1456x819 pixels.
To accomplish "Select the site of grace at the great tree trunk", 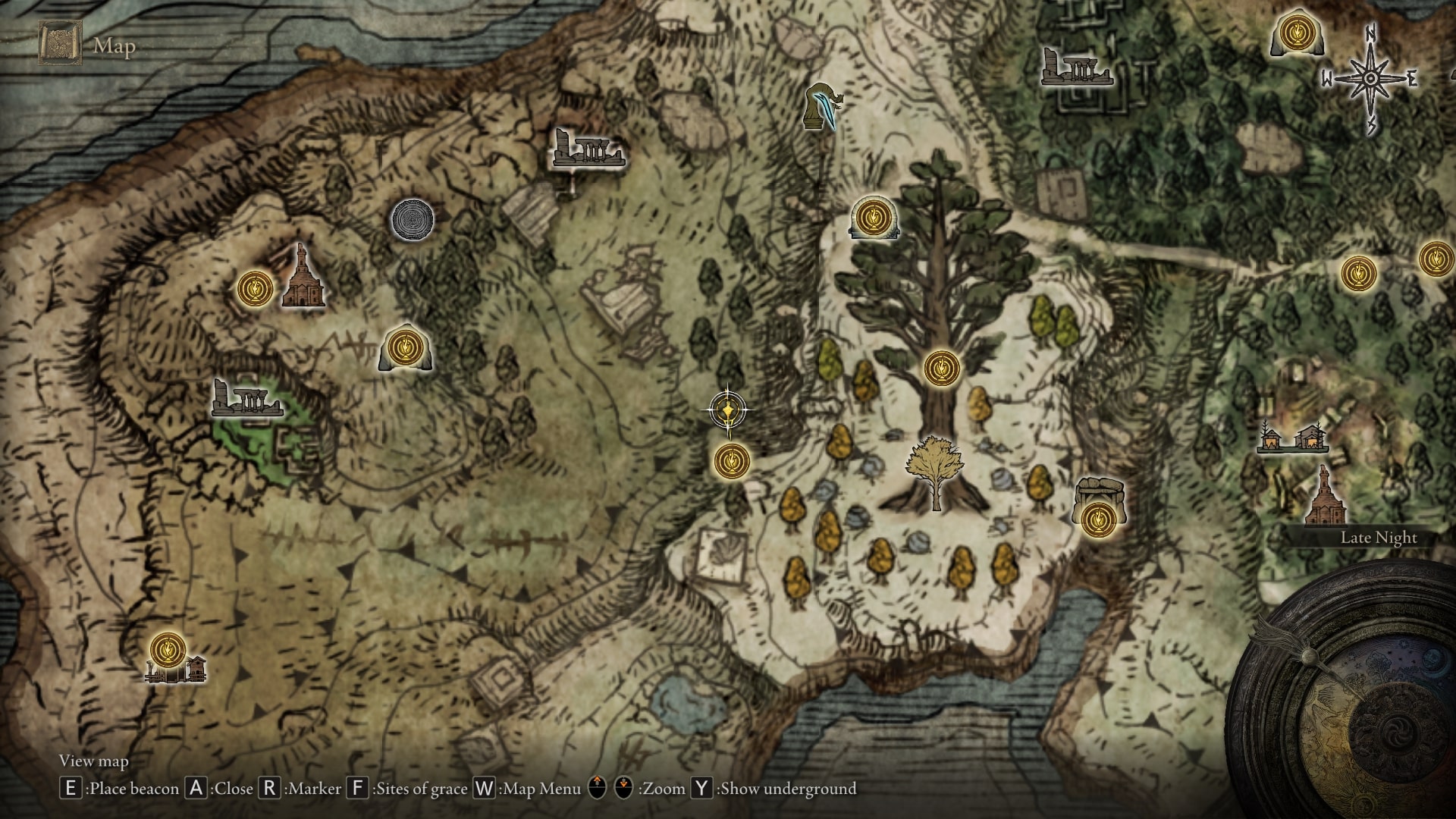I will point(942,369).
